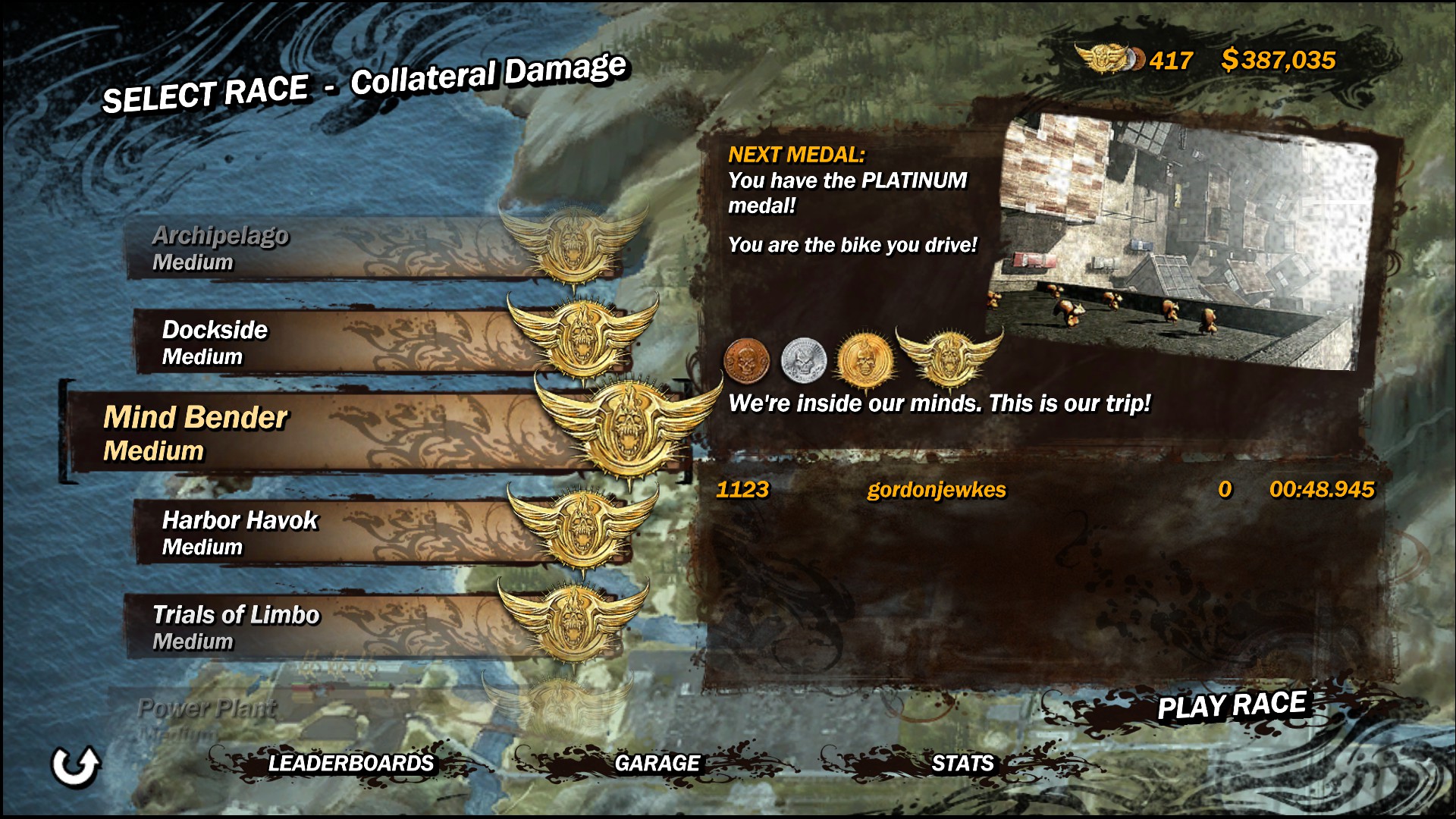Open the Stats page
This screenshot has height=819, width=1456.
962,763
